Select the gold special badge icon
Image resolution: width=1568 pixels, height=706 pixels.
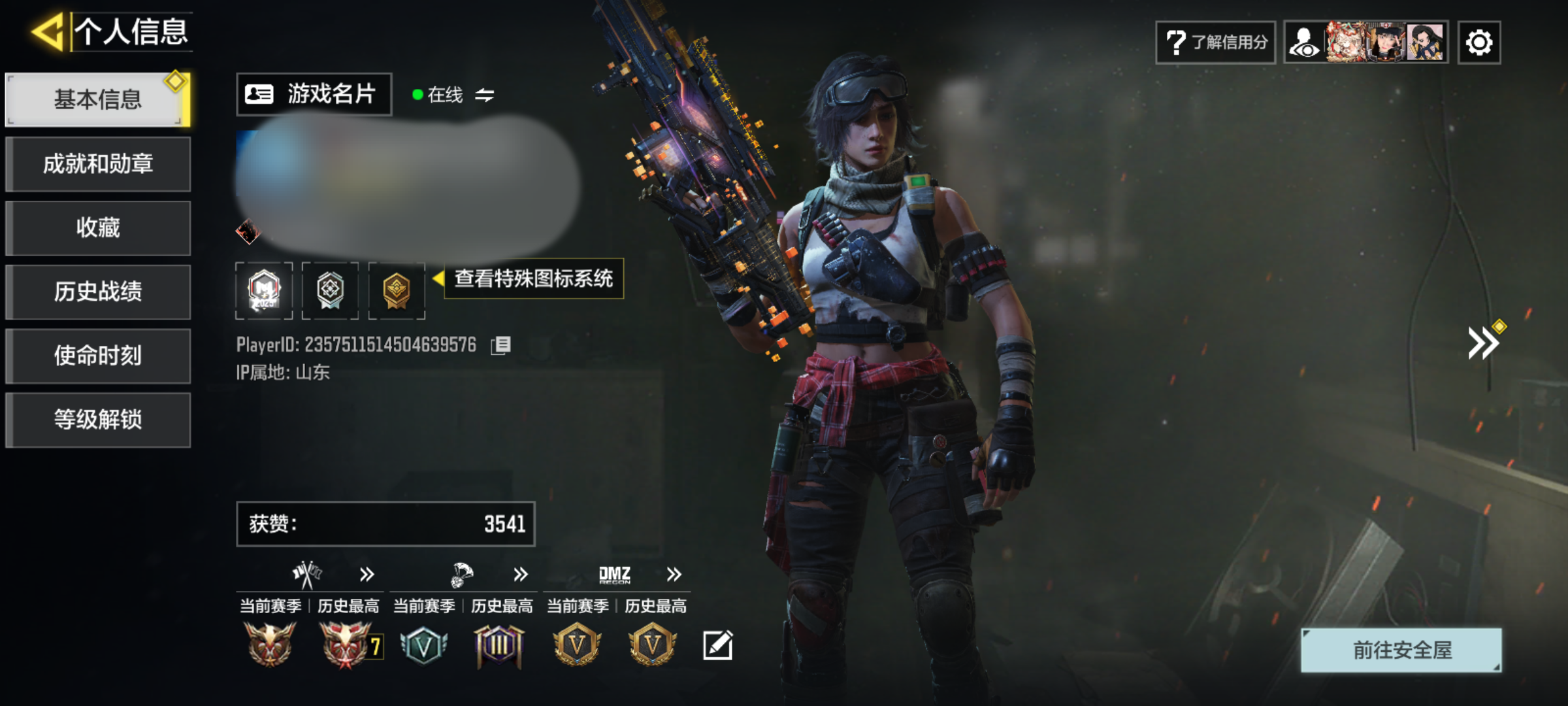pos(397,290)
